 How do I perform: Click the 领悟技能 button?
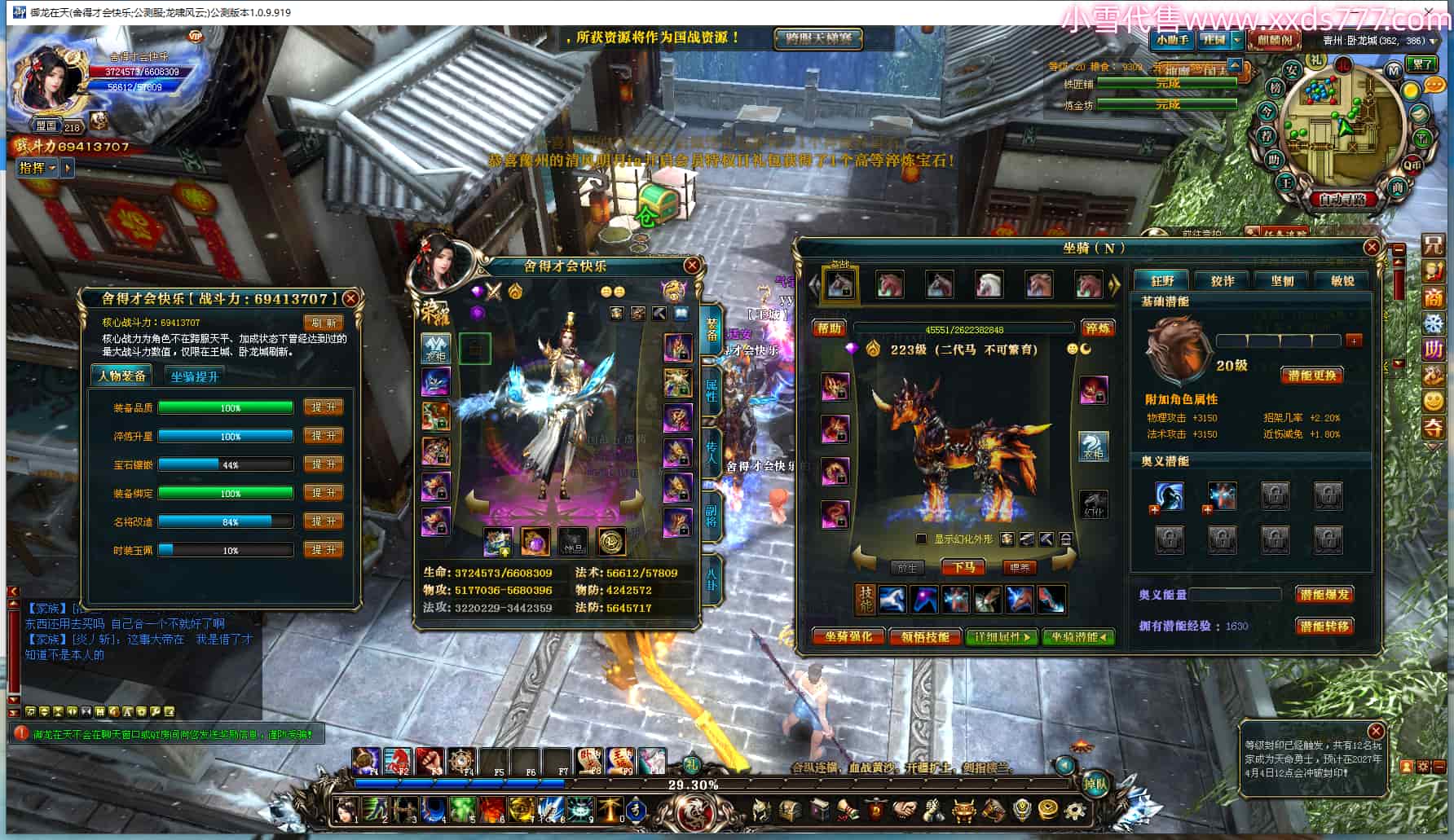point(925,637)
